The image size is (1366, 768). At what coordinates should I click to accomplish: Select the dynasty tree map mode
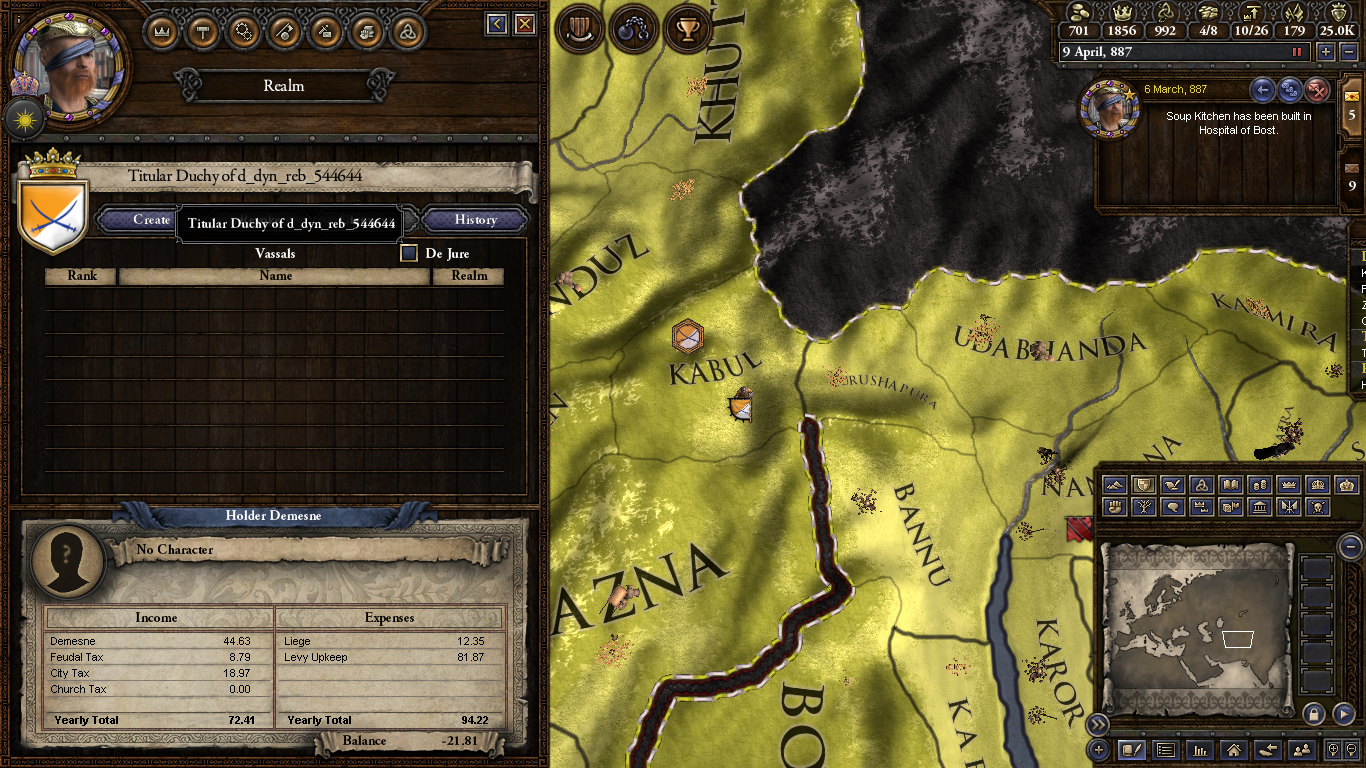coord(1145,507)
